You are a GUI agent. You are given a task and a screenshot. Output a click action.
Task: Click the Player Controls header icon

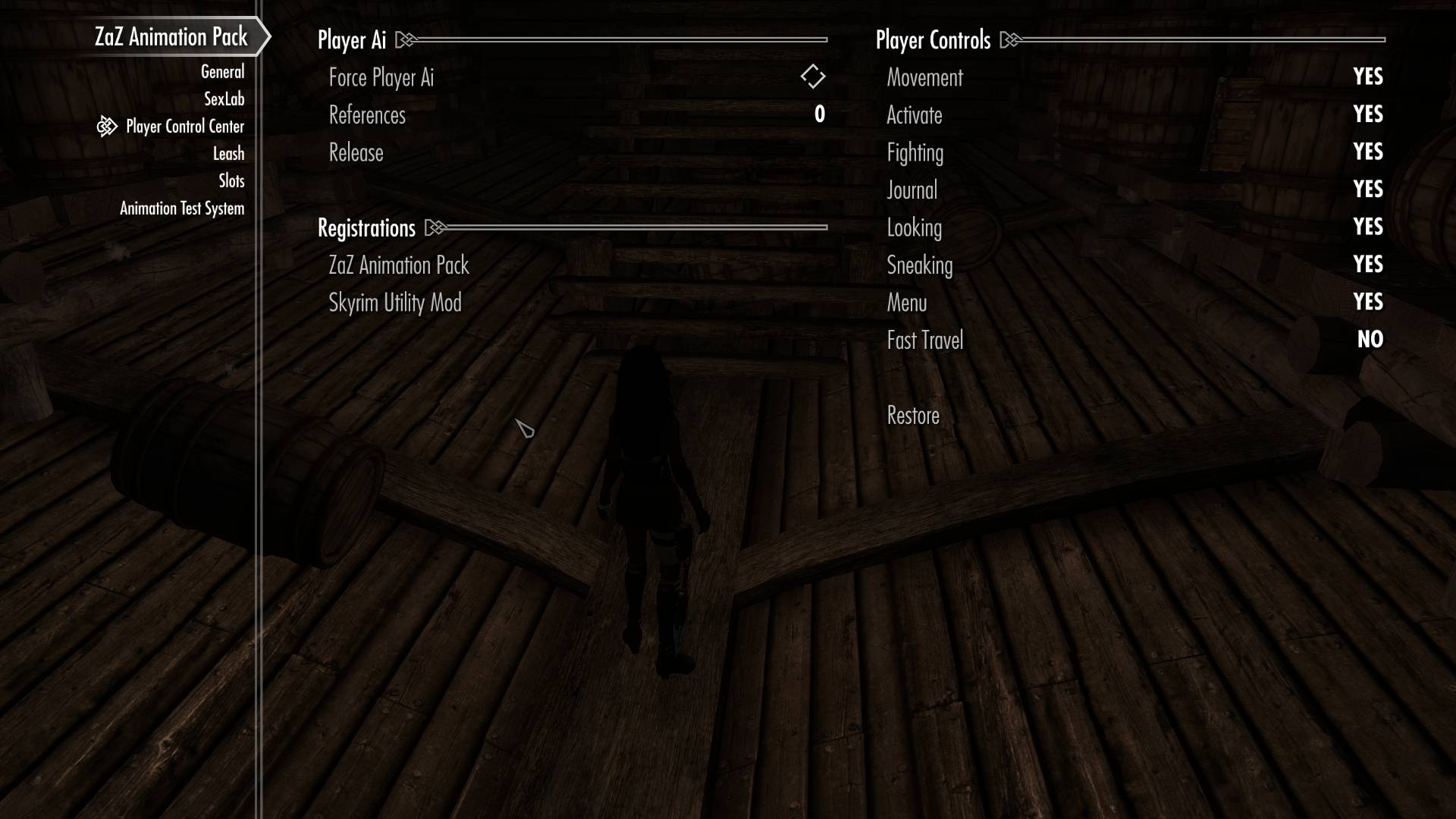coord(1009,39)
